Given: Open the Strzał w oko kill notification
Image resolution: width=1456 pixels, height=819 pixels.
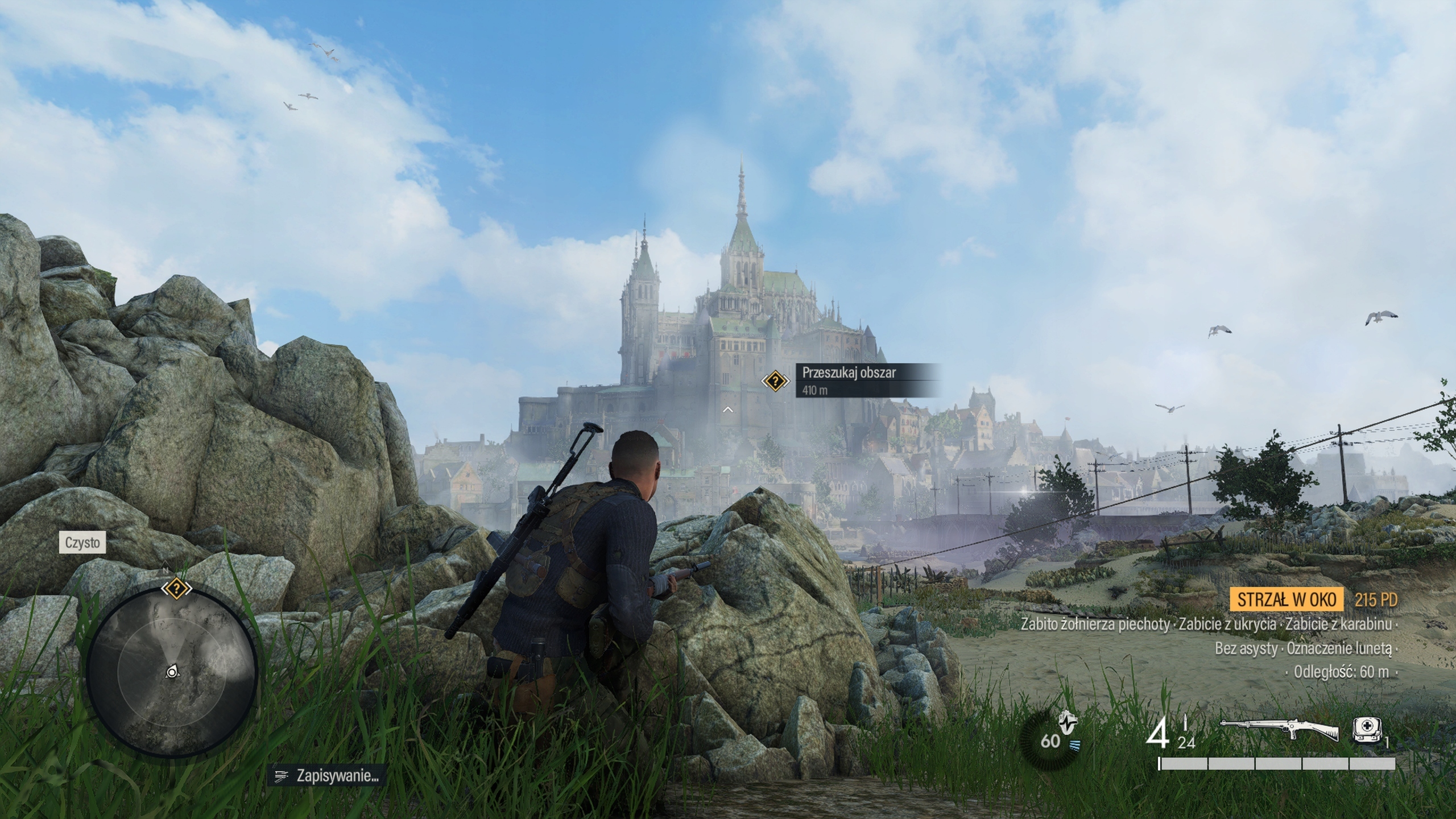Looking at the screenshot, I should pyautogui.click(x=1286, y=599).
